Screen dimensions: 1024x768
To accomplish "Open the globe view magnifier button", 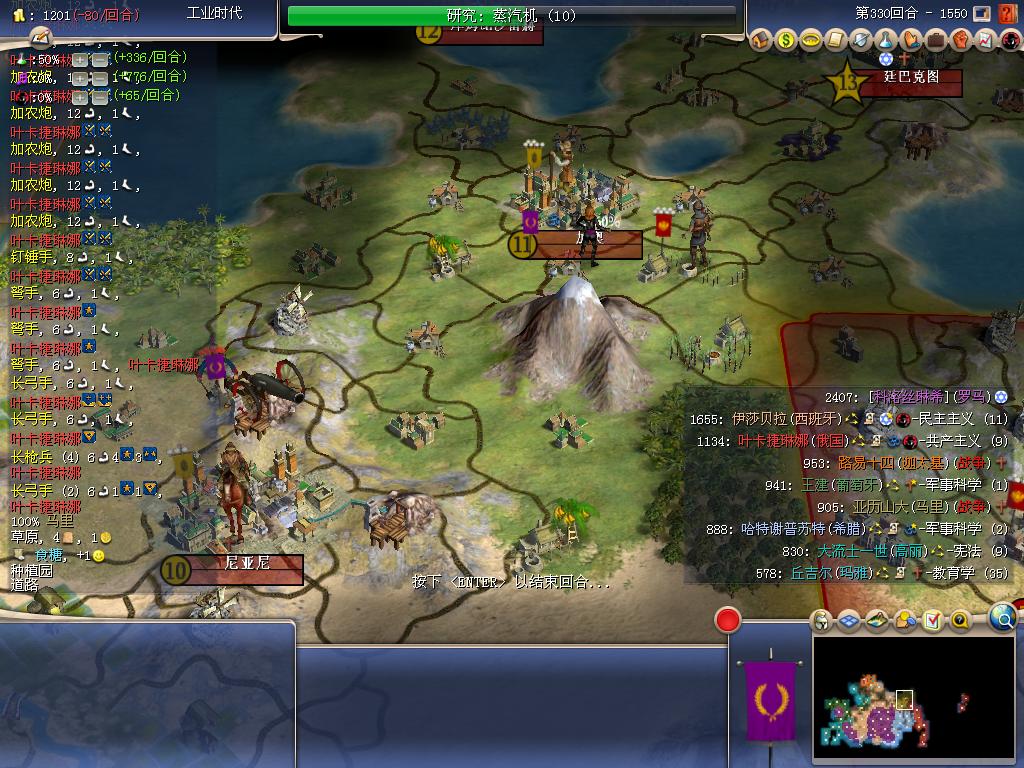I will (1002, 618).
